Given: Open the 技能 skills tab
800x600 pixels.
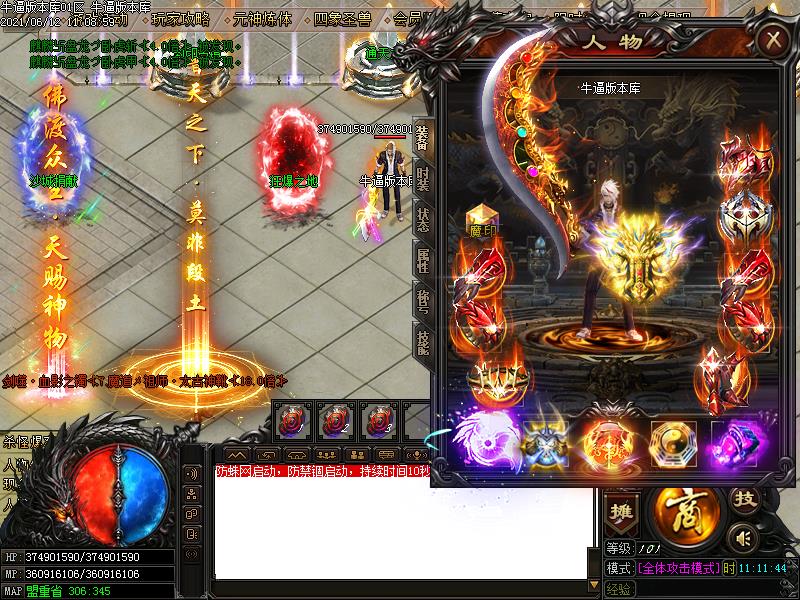Looking at the screenshot, I should (422, 340).
